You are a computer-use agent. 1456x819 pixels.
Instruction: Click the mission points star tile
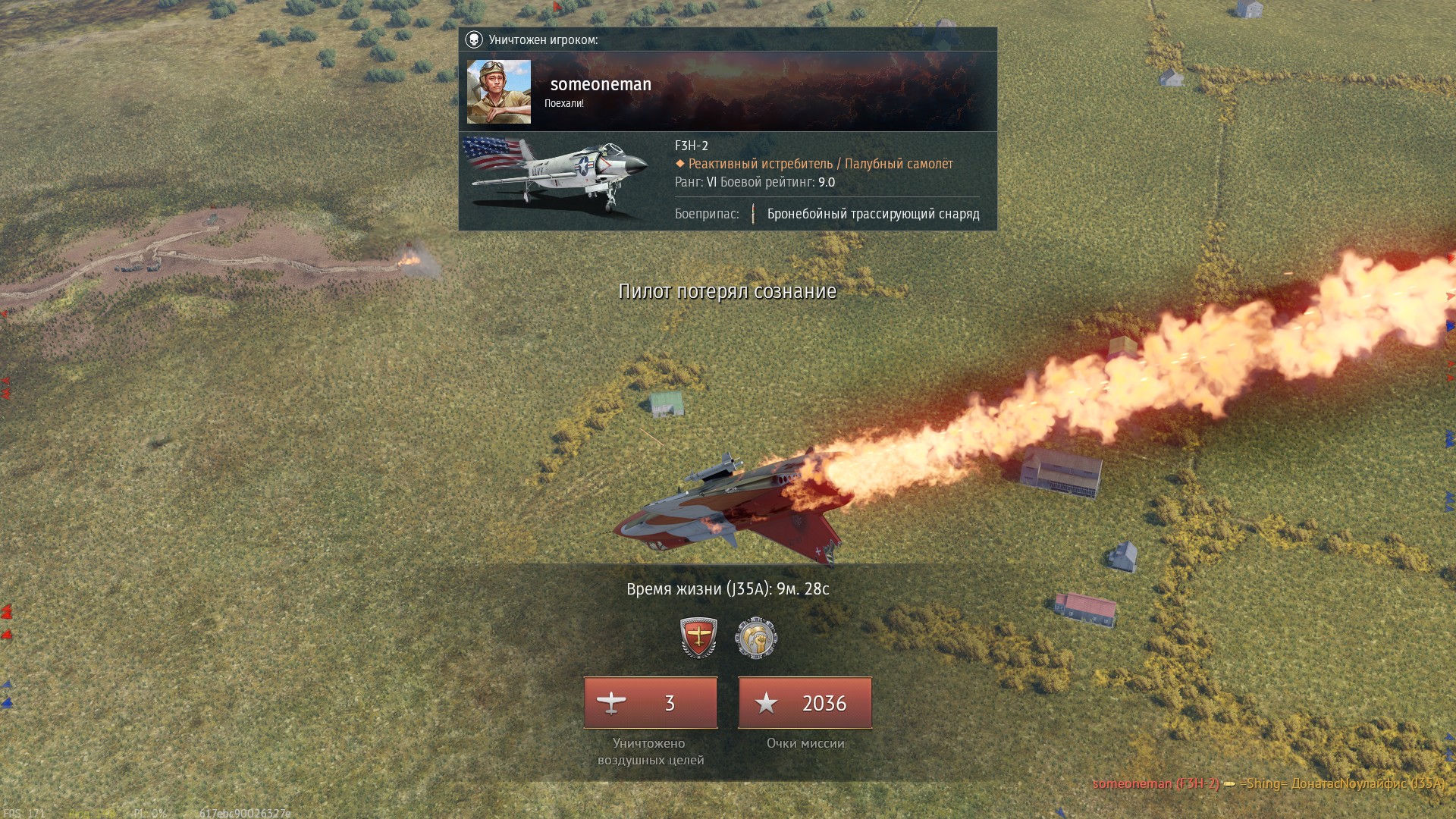click(805, 703)
